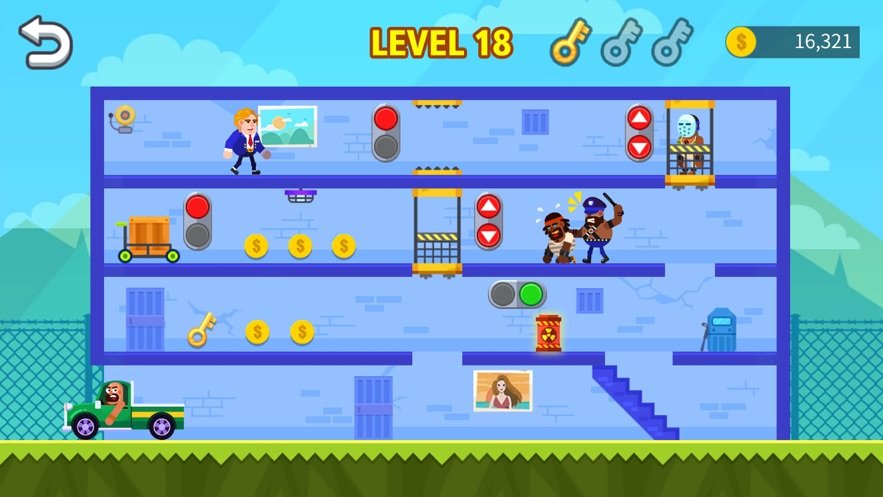Hit the up arrow next to the beaten prisoner
Image resolution: width=883 pixels, height=497 pixels.
488,208
